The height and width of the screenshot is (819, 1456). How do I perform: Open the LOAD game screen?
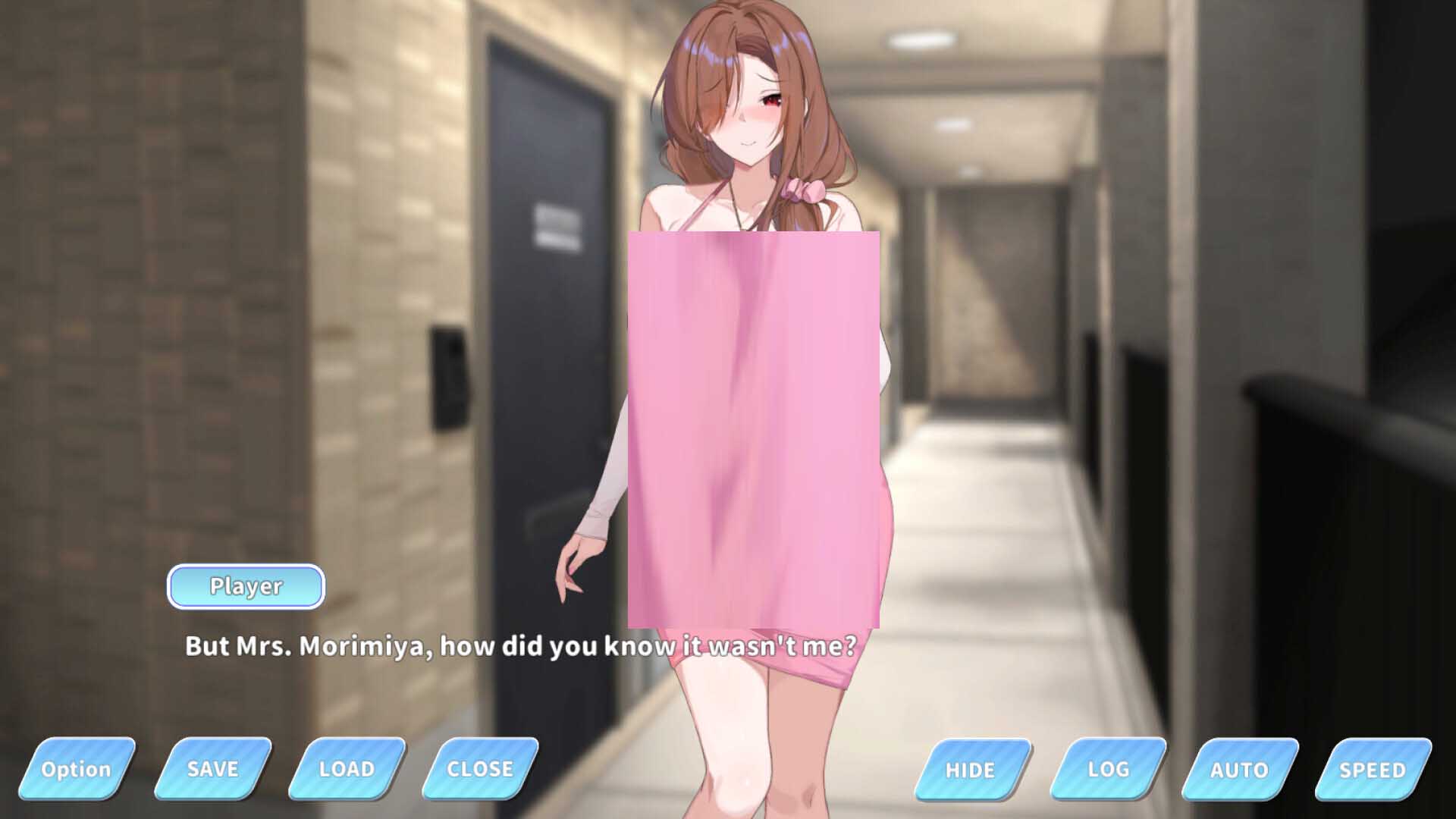tap(347, 769)
